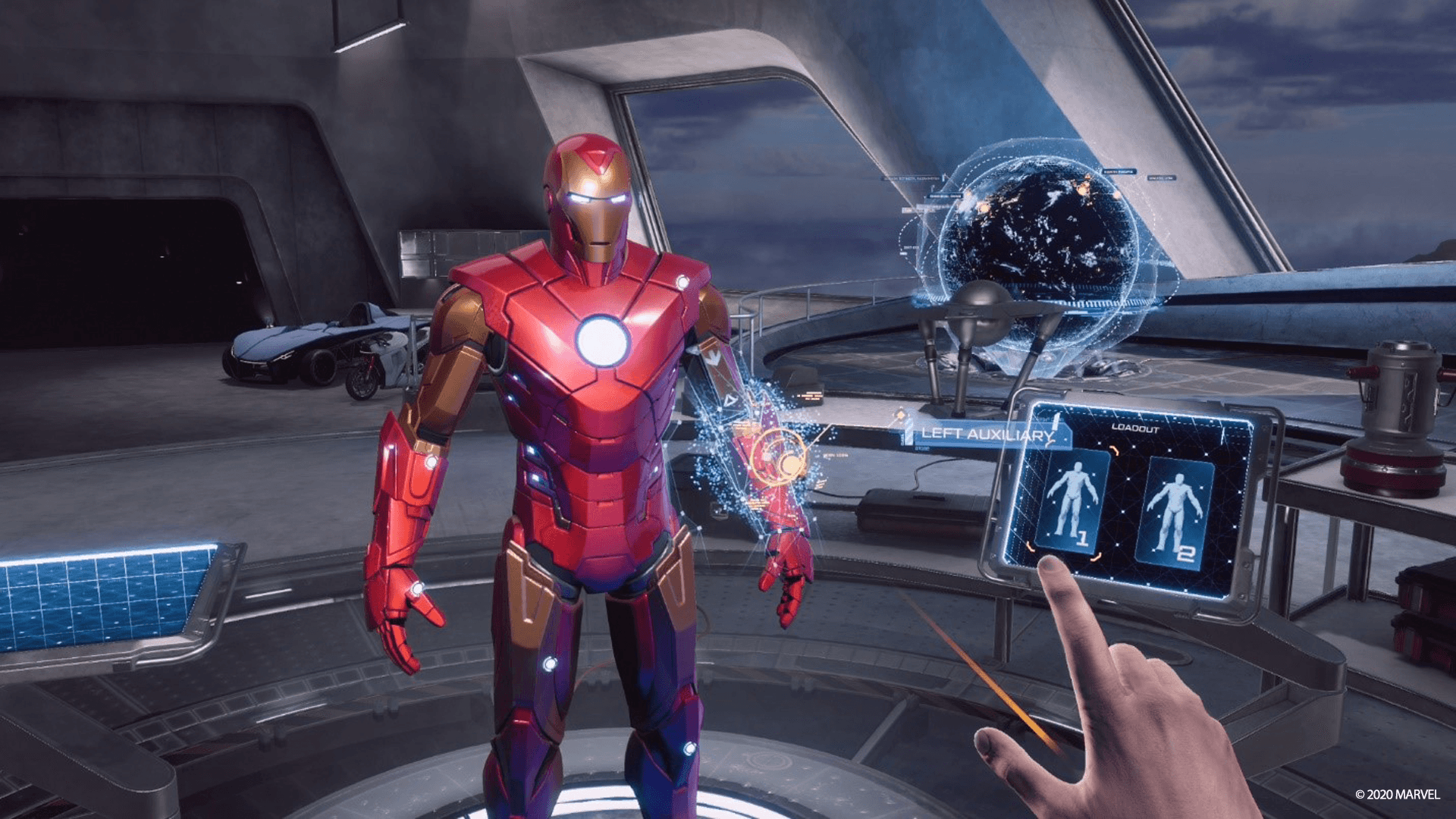Tap the diamond waypoint marker near the platform edge
The height and width of the screenshot is (819, 1456).
point(899,414)
